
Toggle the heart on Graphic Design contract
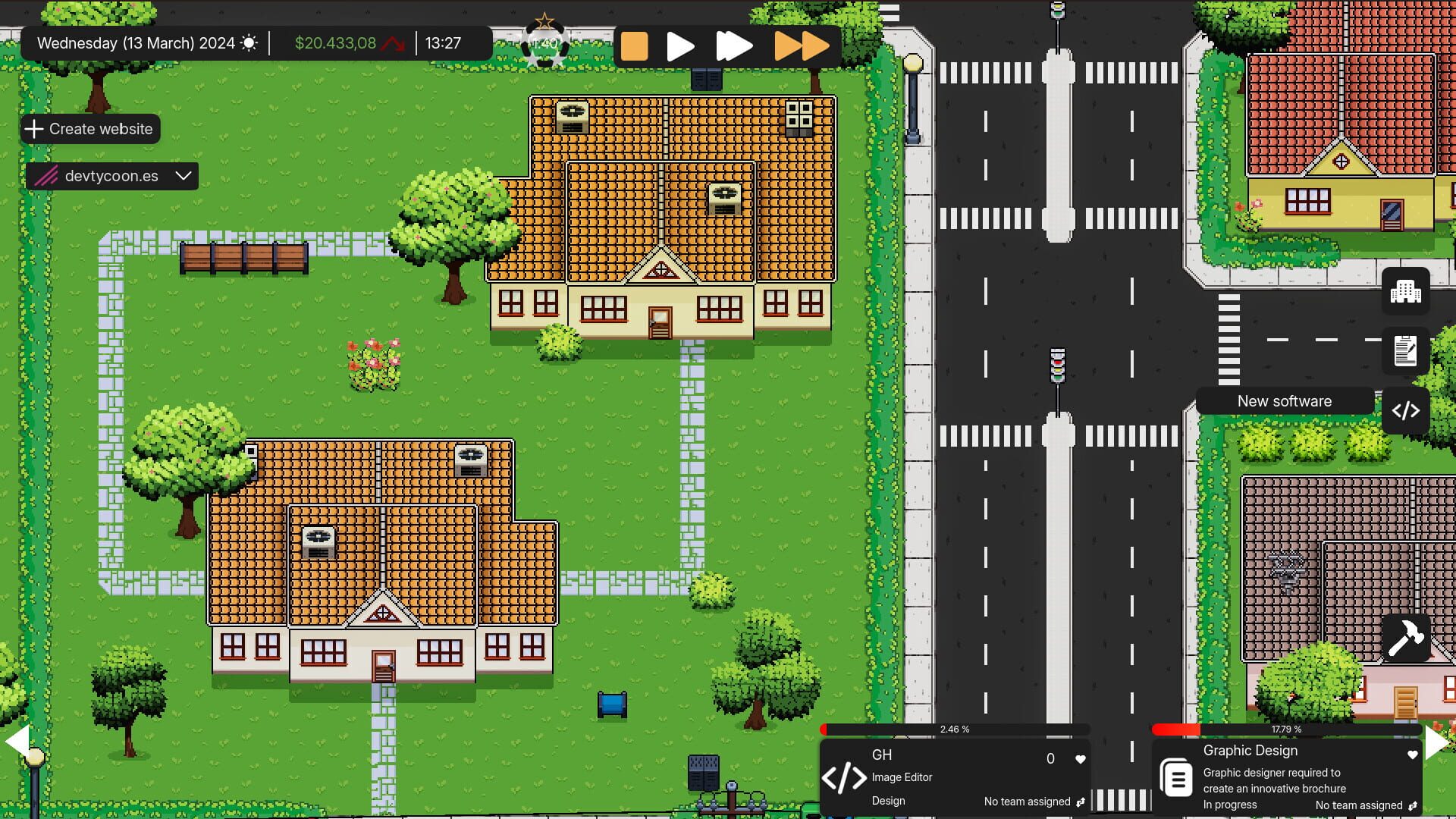tap(1412, 755)
